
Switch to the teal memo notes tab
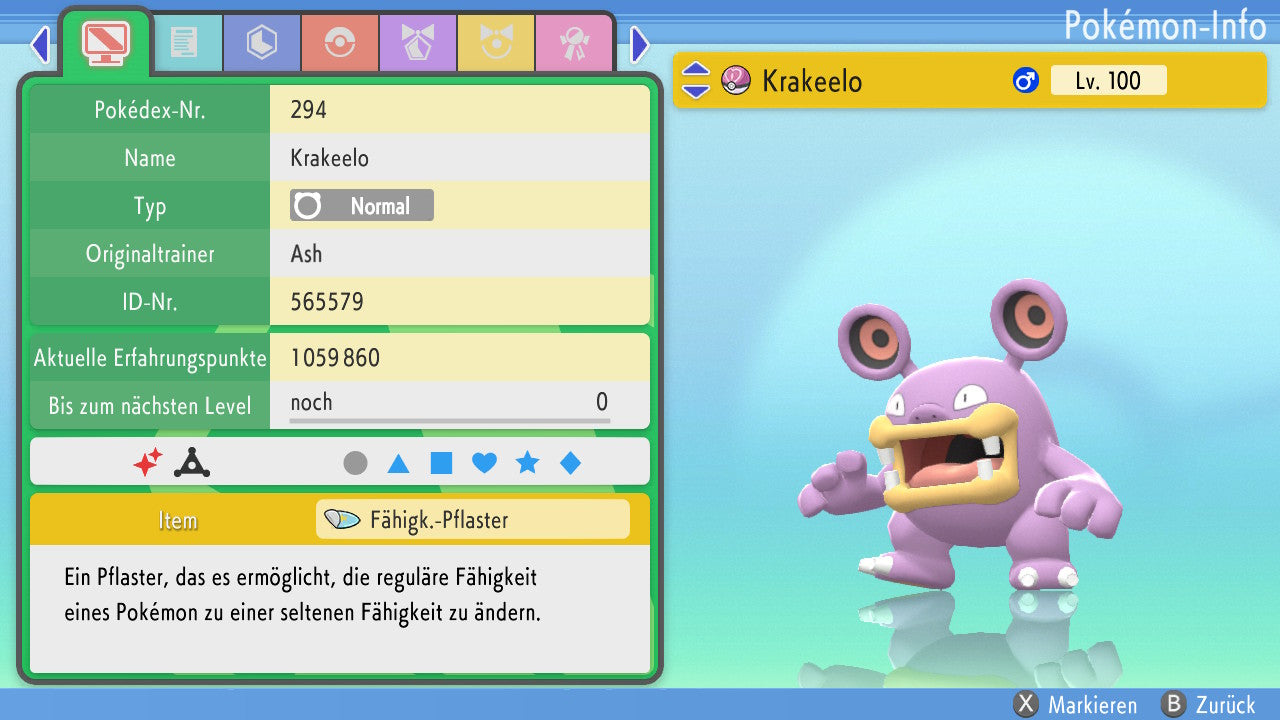[x=184, y=43]
